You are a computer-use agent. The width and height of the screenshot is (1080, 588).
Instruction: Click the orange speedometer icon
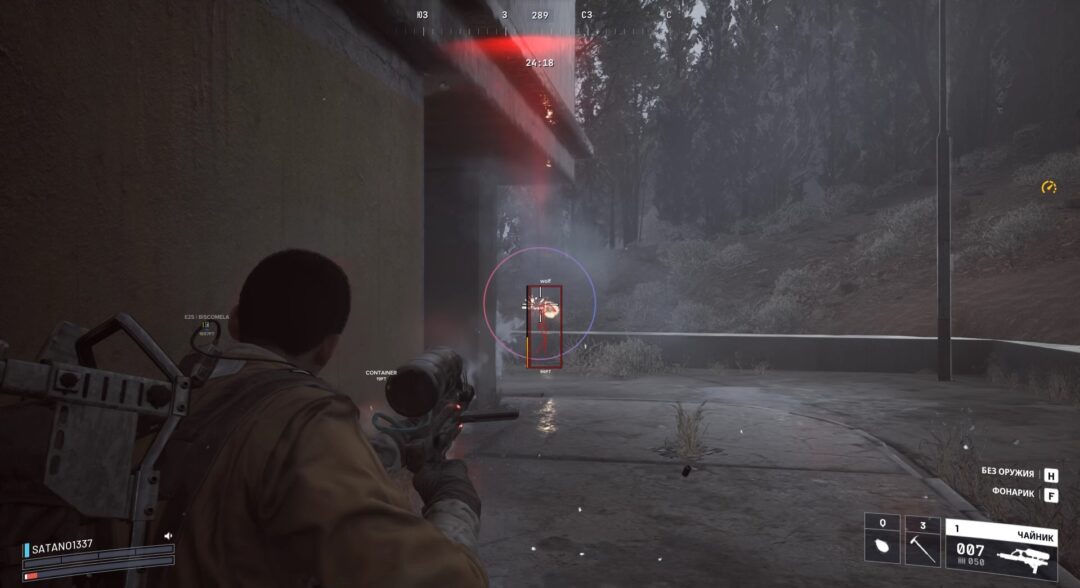coord(1048,187)
